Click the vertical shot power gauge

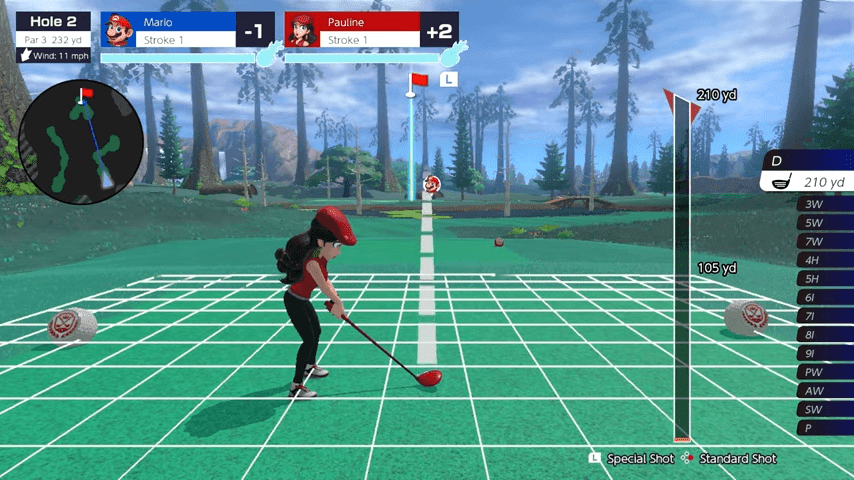pyautogui.click(x=682, y=270)
